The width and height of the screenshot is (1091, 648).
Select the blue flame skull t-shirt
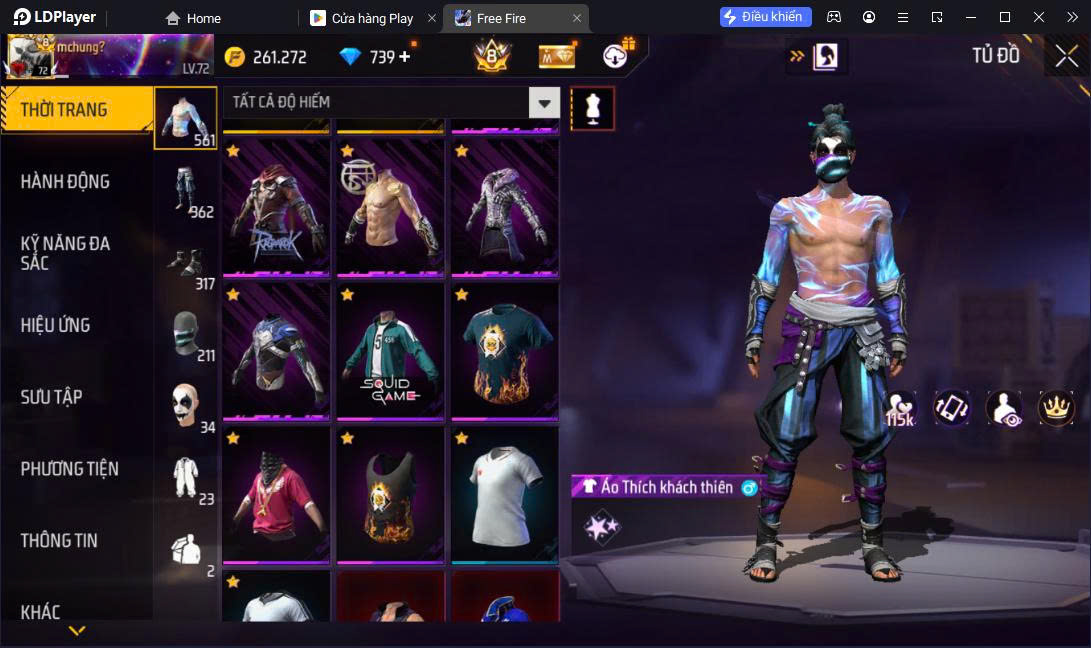click(504, 351)
